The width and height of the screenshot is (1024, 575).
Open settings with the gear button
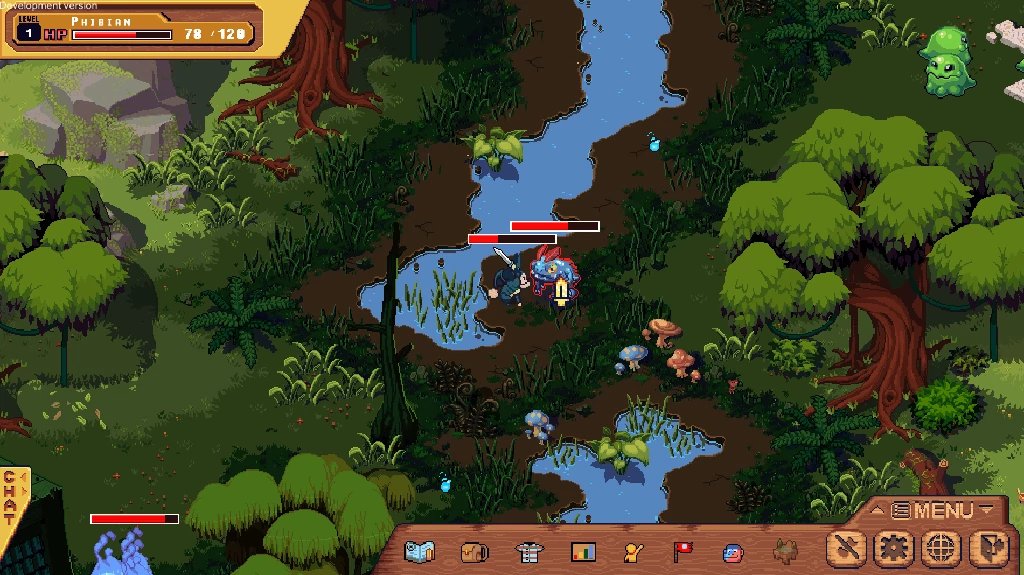[894, 548]
